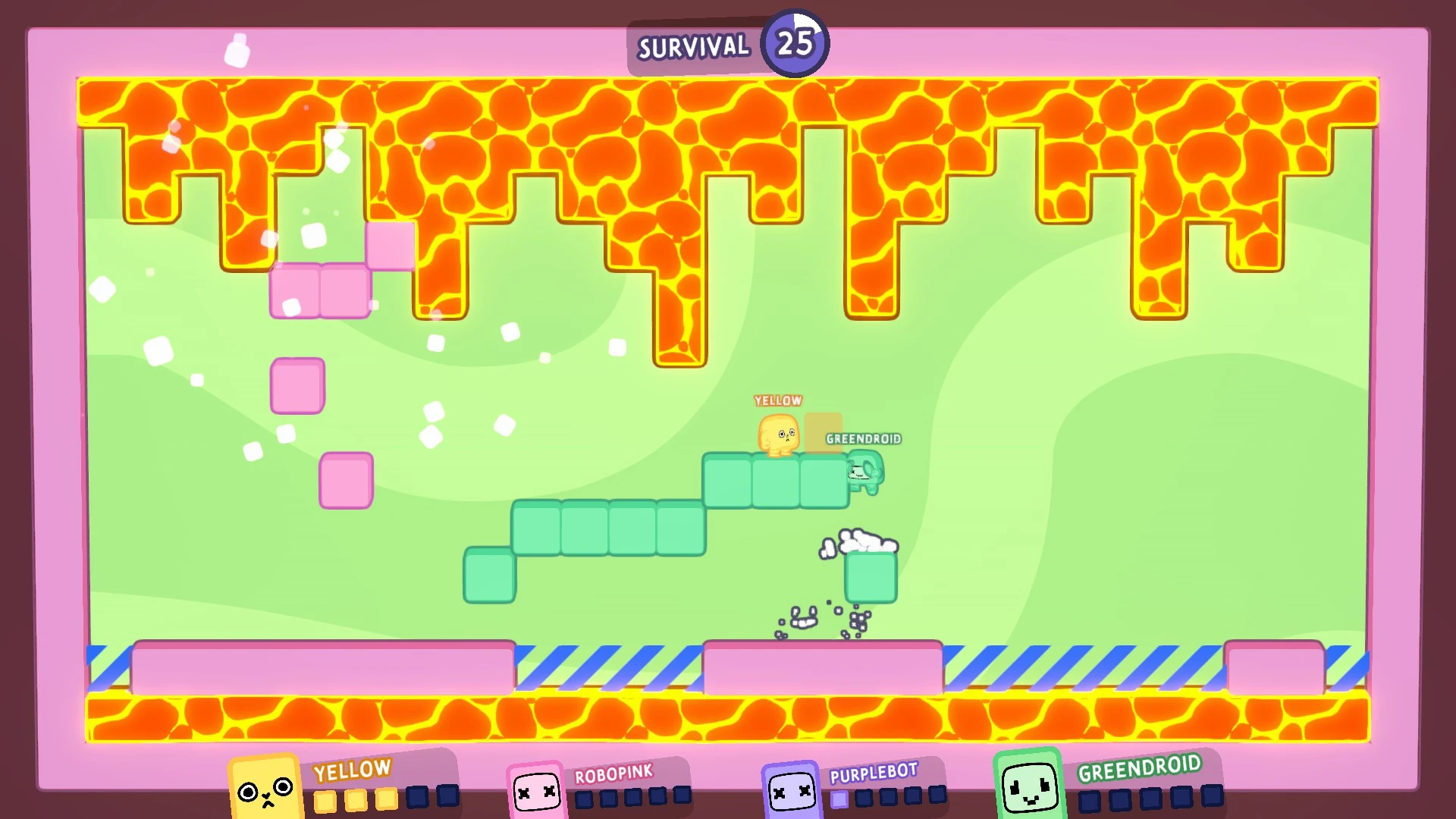The width and height of the screenshot is (1456, 819).
Task: Click Yellow's player portrait card
Action: [x=265, y=789]
